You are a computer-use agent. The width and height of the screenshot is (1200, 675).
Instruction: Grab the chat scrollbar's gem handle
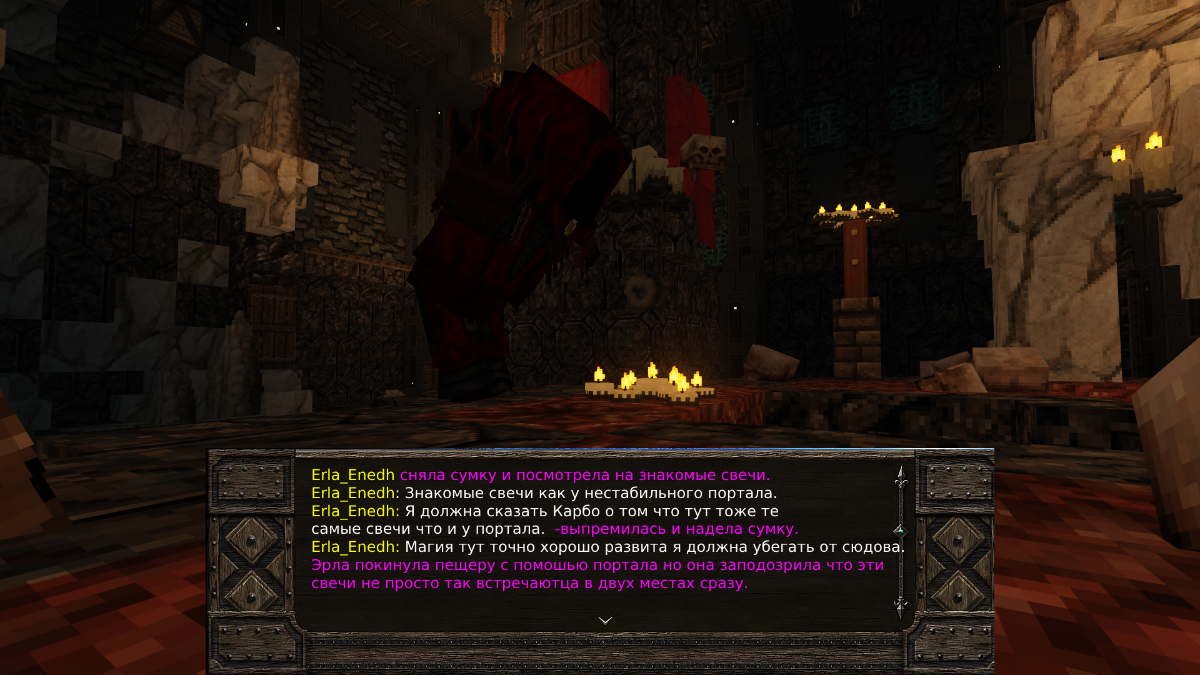coord(900,530)
